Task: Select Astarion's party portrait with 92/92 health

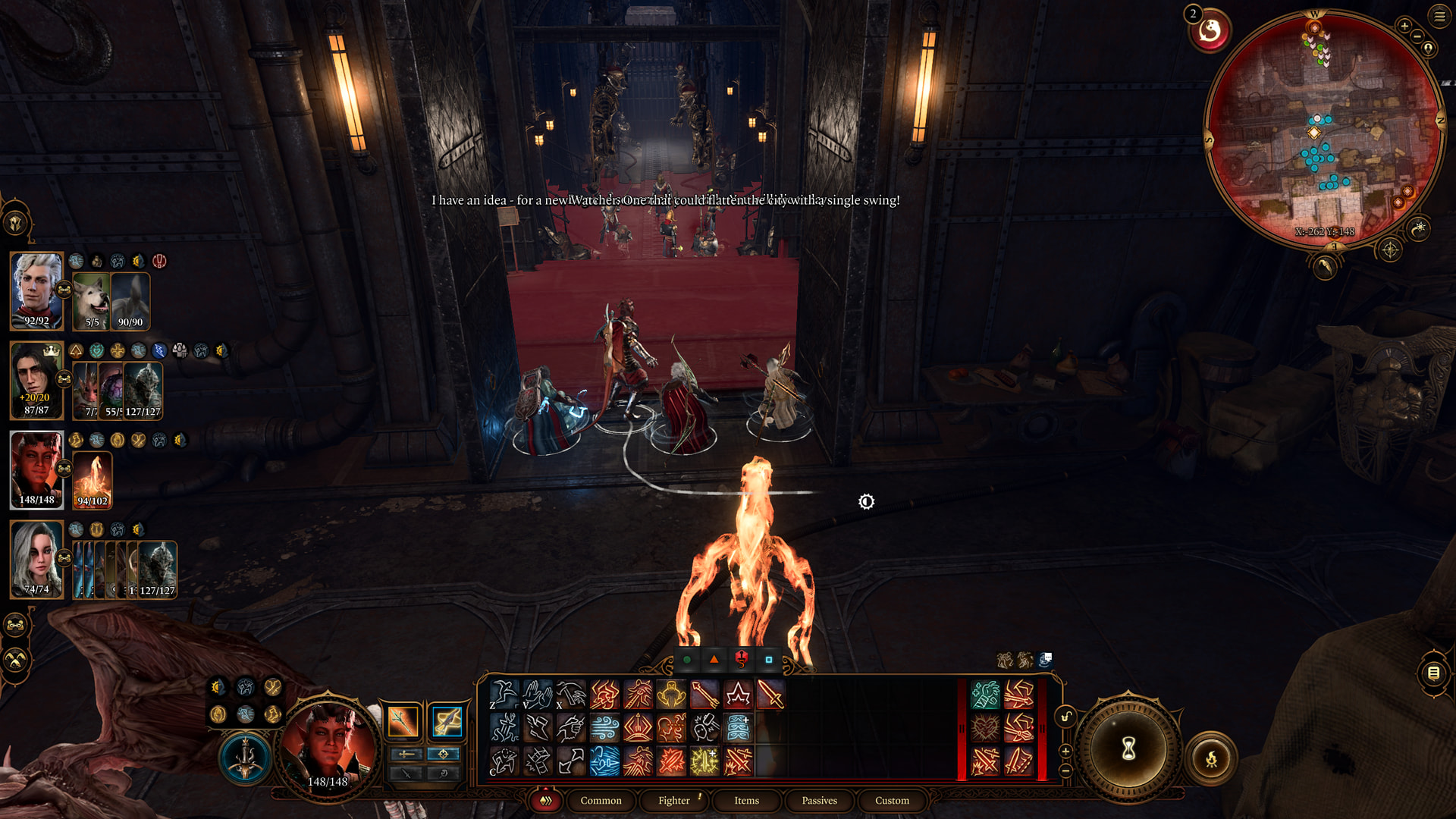Action: [36, 290]
